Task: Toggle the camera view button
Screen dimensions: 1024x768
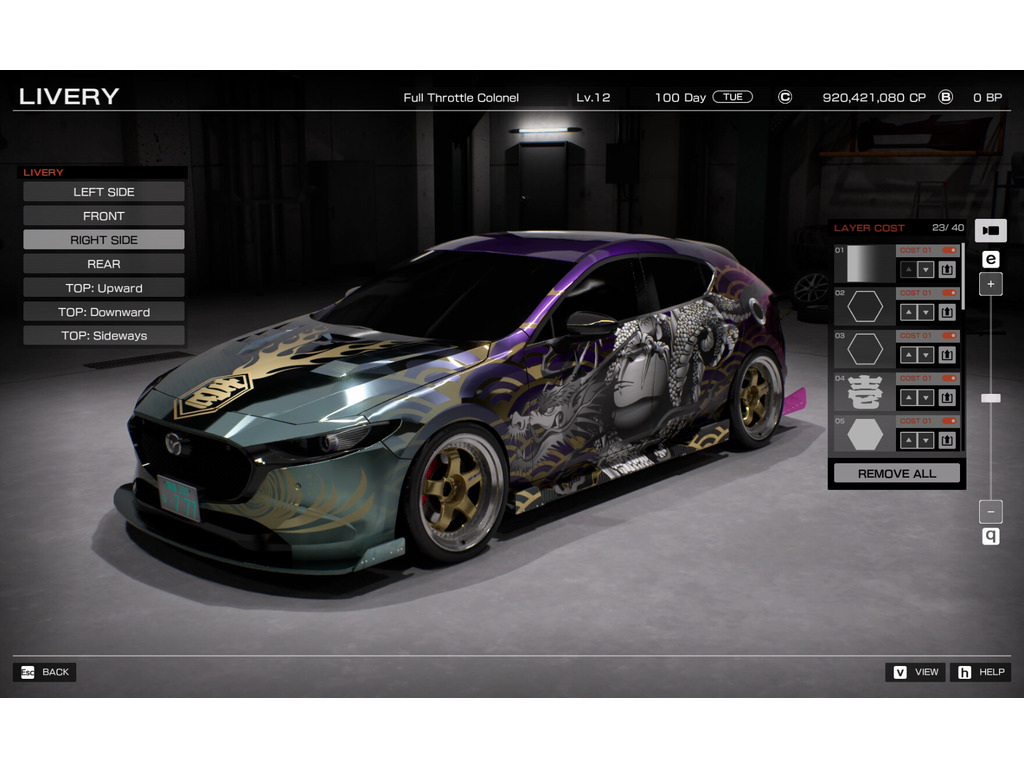Action: click(990, 230)
